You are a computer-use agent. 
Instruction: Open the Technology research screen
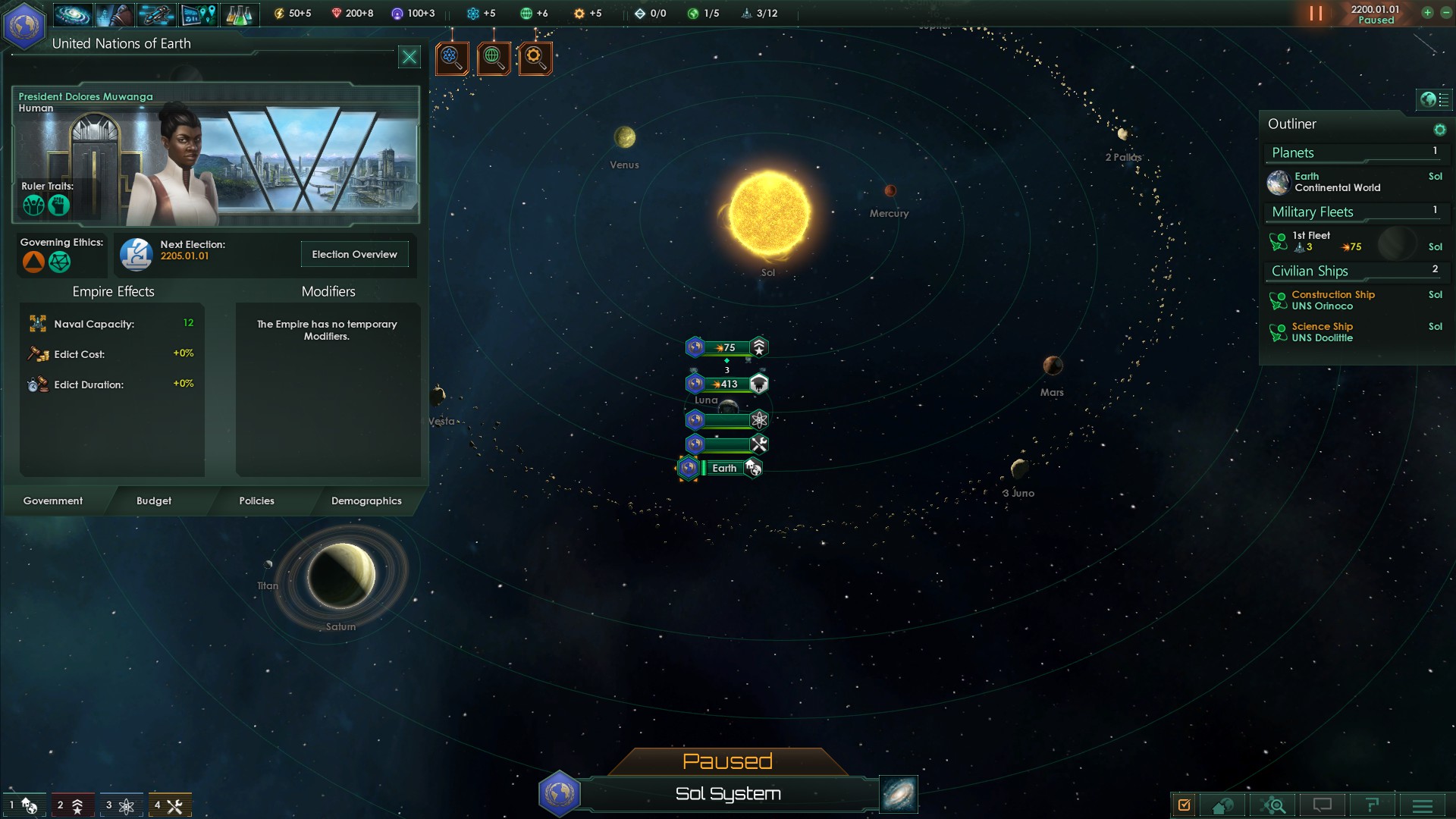pos(241,14)
